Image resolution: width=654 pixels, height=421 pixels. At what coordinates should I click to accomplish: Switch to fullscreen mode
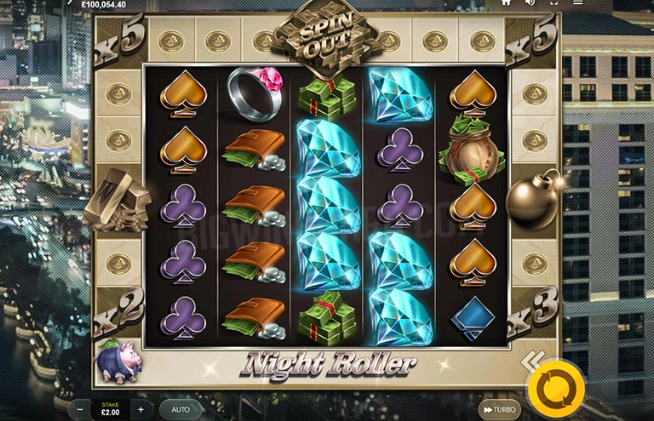coord(556,3)
